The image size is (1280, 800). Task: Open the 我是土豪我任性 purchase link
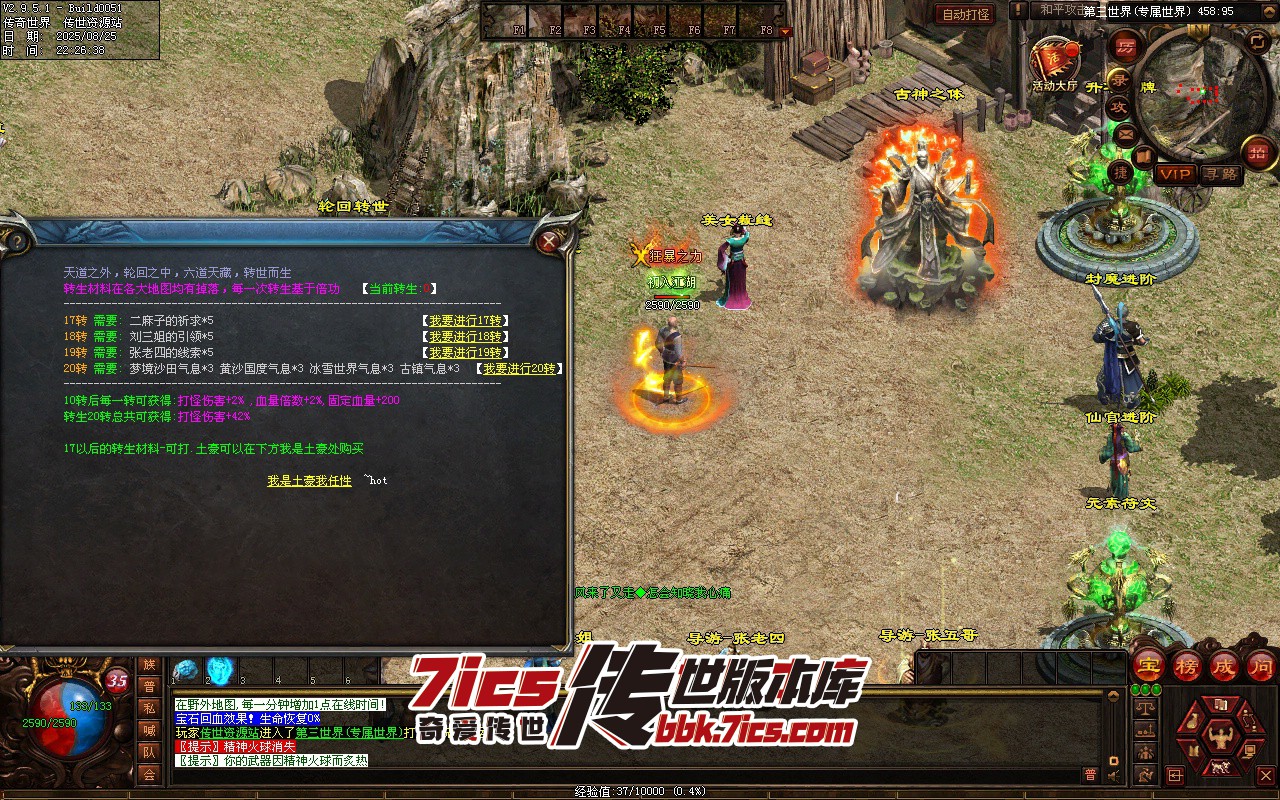point(309,481)
